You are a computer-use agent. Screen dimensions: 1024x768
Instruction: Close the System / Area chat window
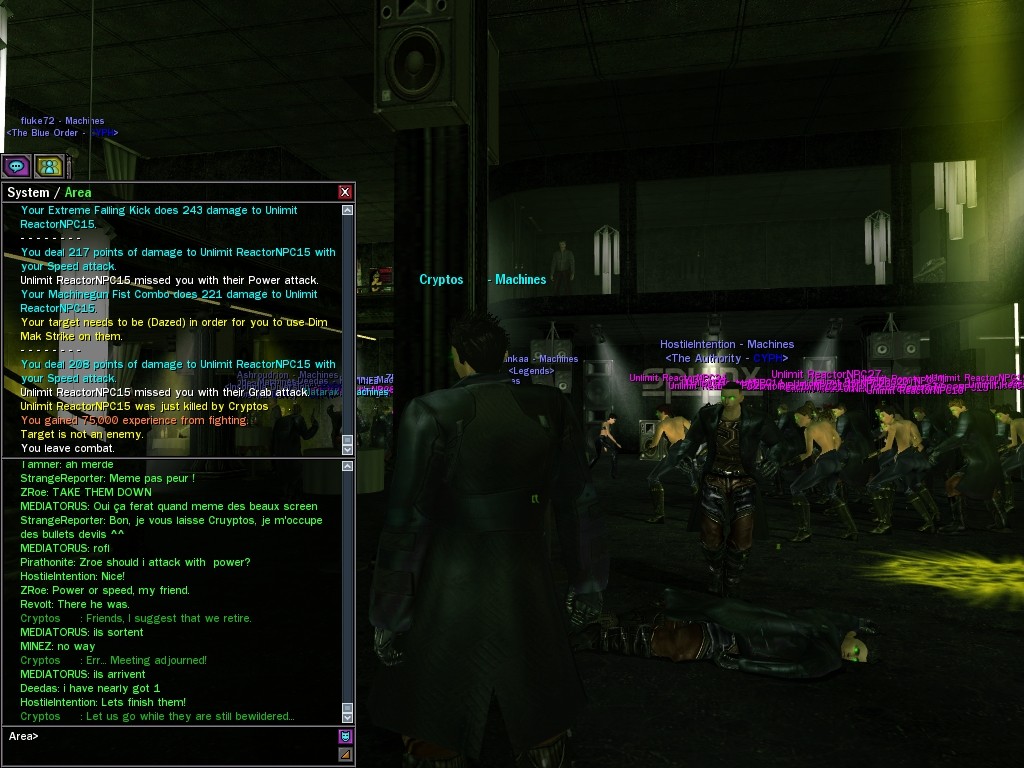345,192
